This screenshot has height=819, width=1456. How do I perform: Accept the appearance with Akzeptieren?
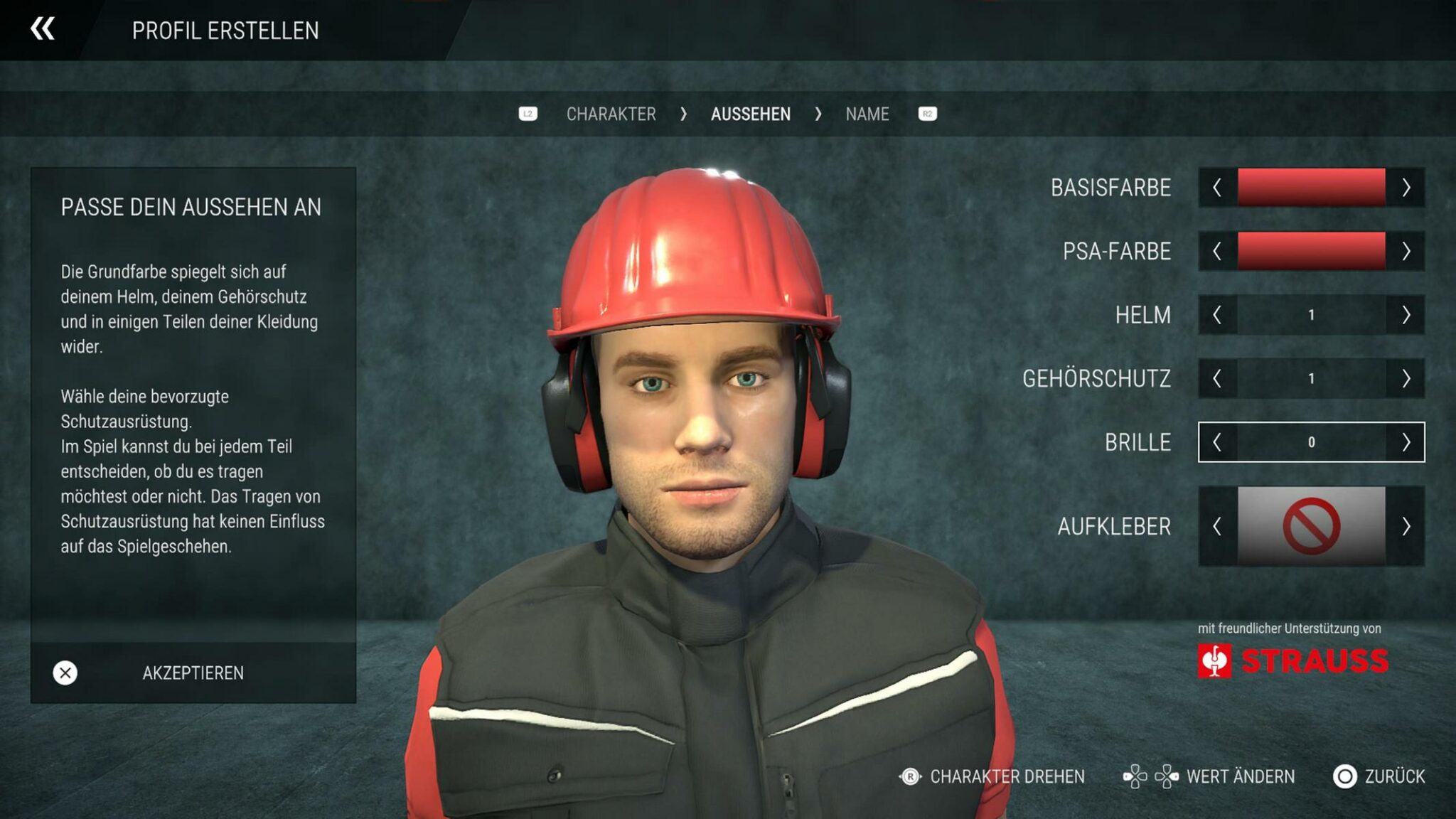[193, 673]
